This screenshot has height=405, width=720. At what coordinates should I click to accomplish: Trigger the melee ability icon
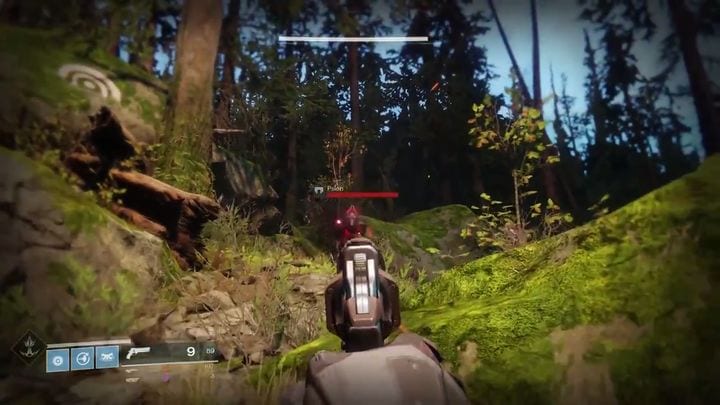(x=106, y=358)
